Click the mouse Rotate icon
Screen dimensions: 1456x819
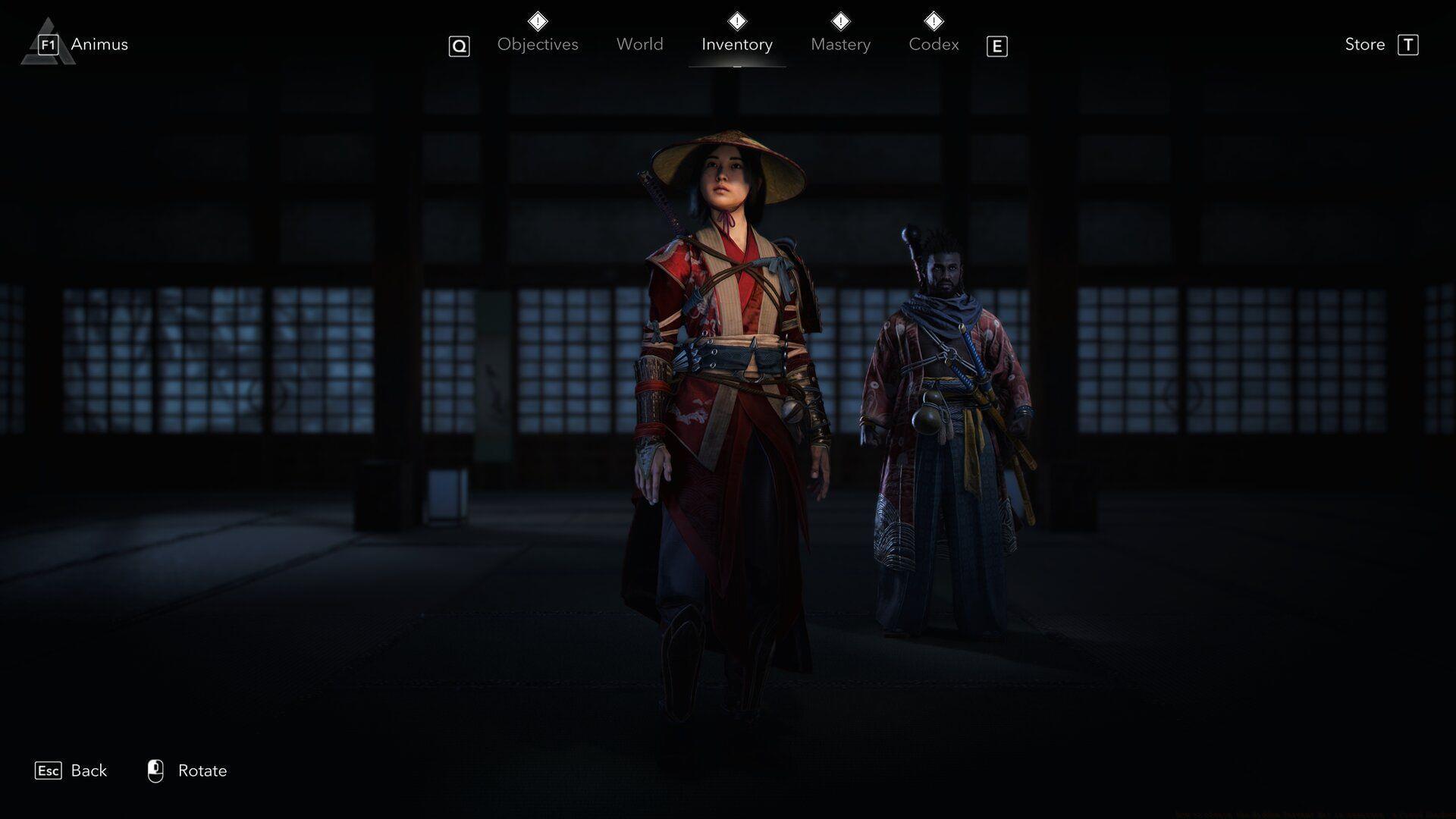156,770
